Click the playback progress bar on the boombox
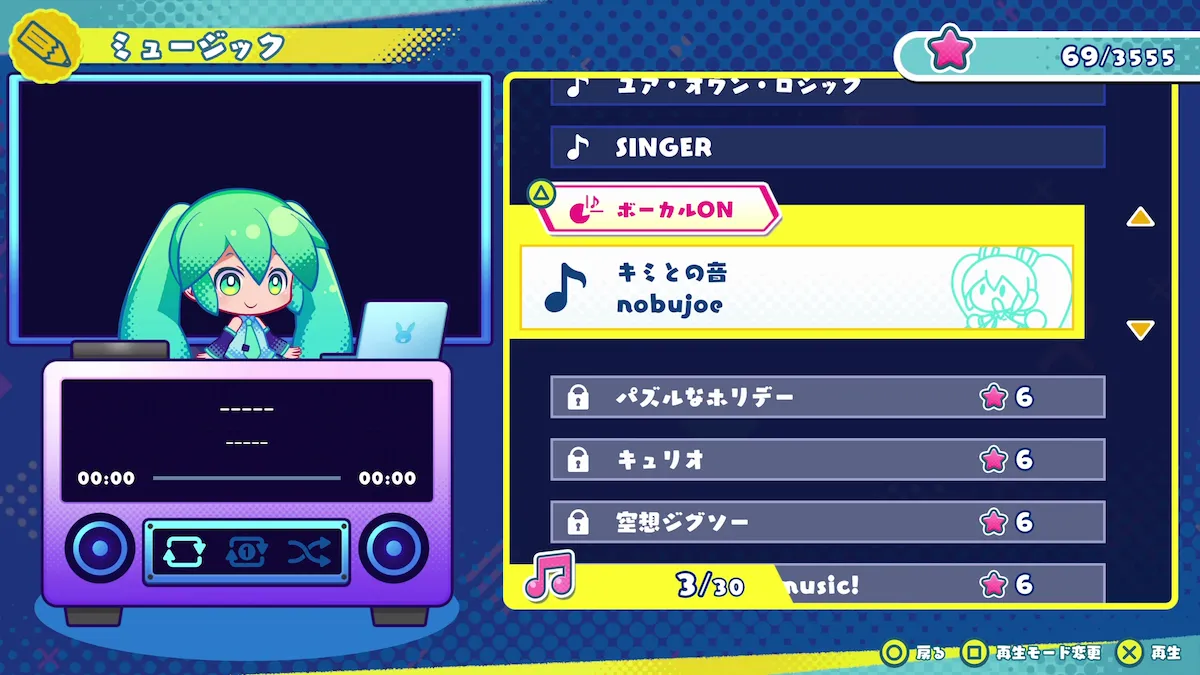The height and width of the screenshot is (675, 1200). 246,478
